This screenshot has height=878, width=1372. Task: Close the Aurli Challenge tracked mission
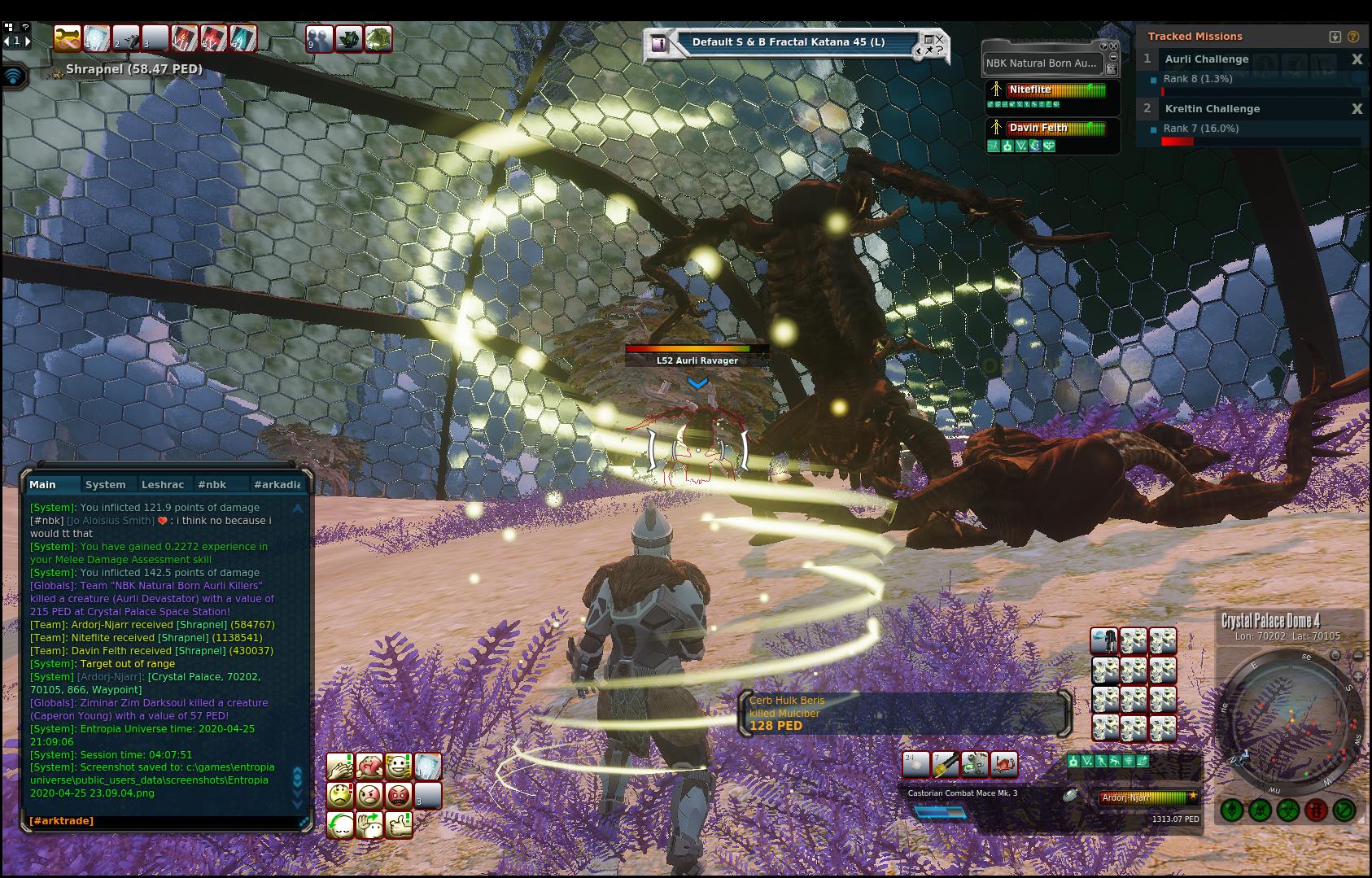pos(1357,59)
